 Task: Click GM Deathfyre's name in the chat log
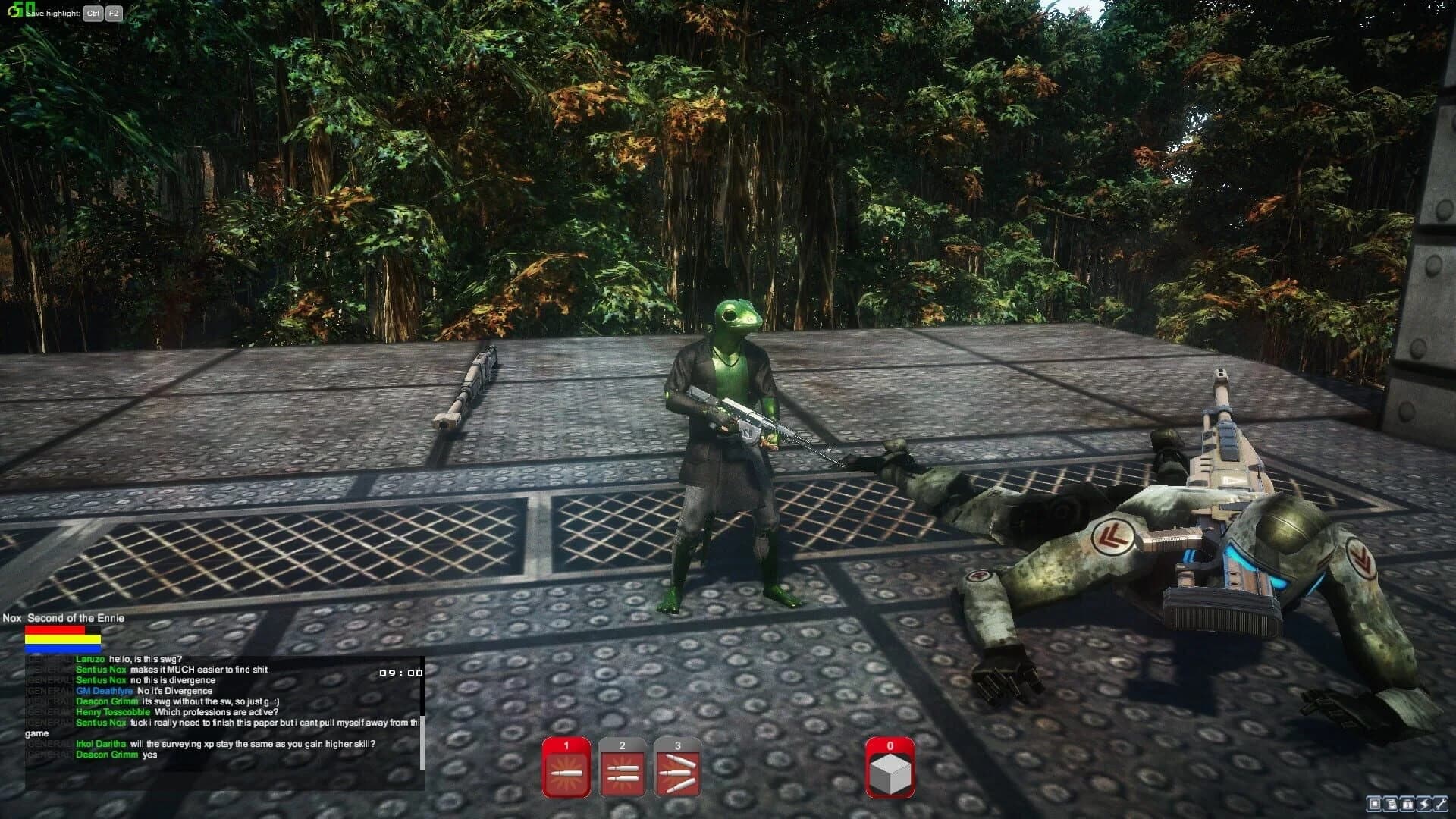tap(103, 691)
